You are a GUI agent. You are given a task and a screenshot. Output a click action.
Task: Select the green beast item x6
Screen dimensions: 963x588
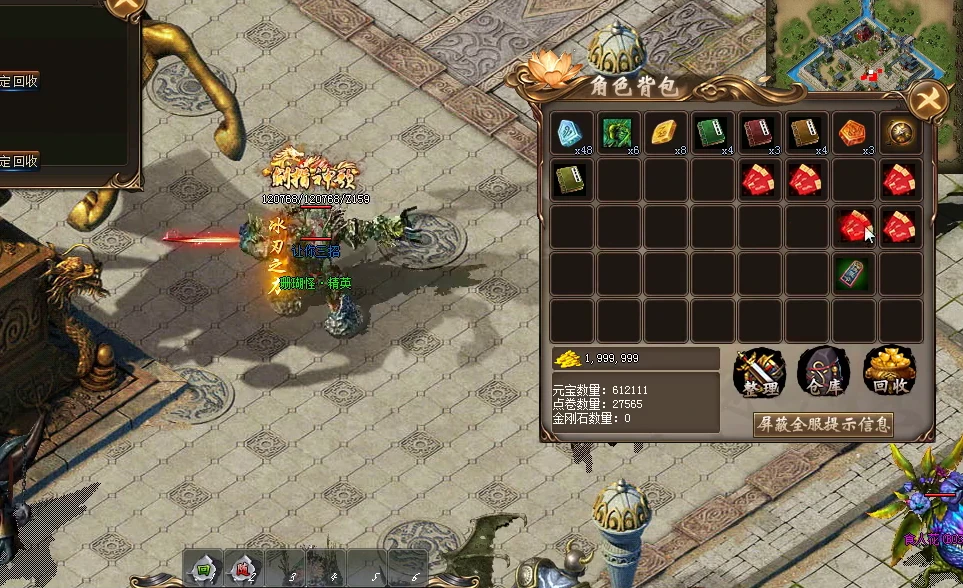[x=620, y=133]
